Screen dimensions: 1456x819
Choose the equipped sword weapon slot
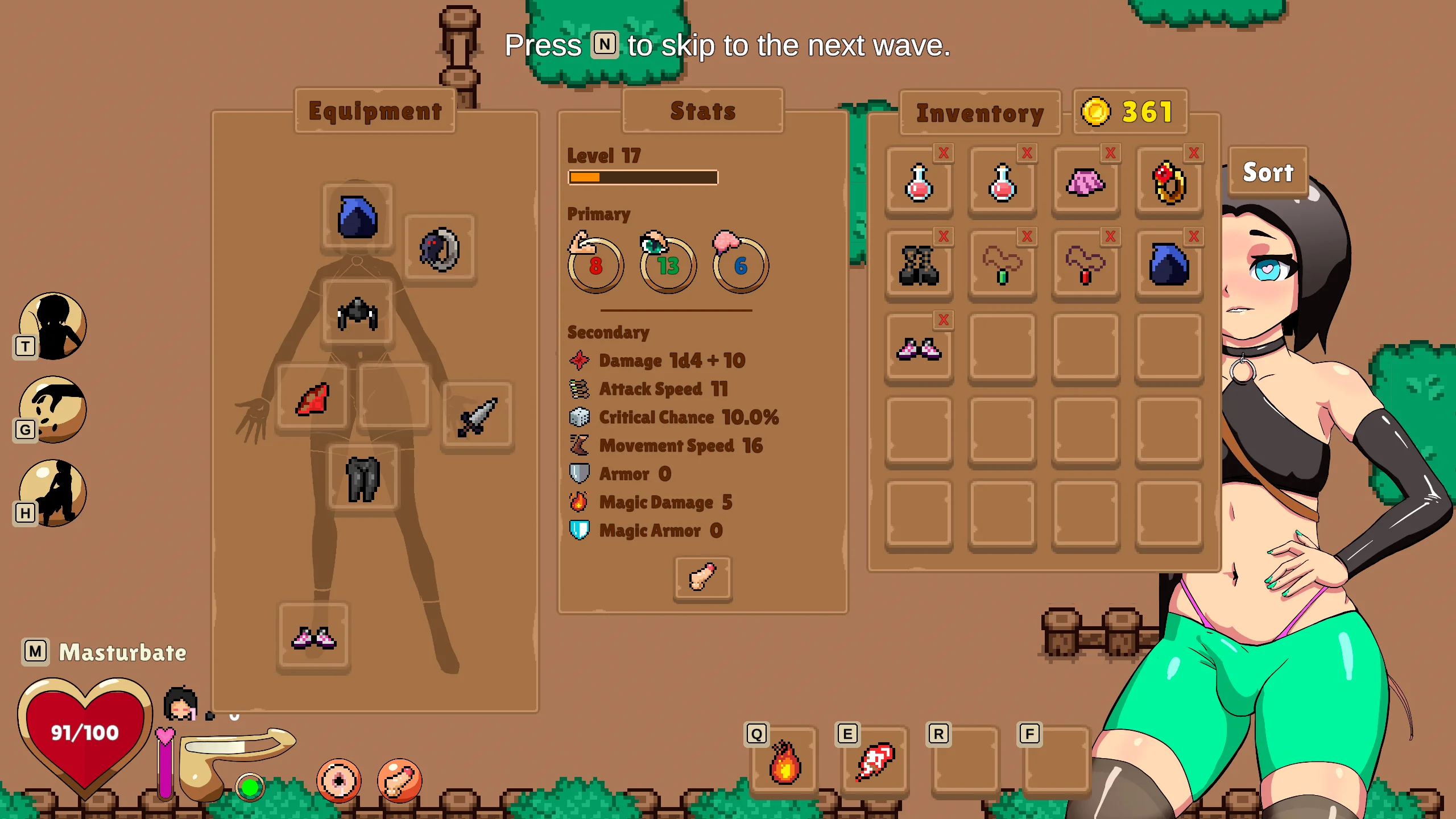[x=477, y=417]
